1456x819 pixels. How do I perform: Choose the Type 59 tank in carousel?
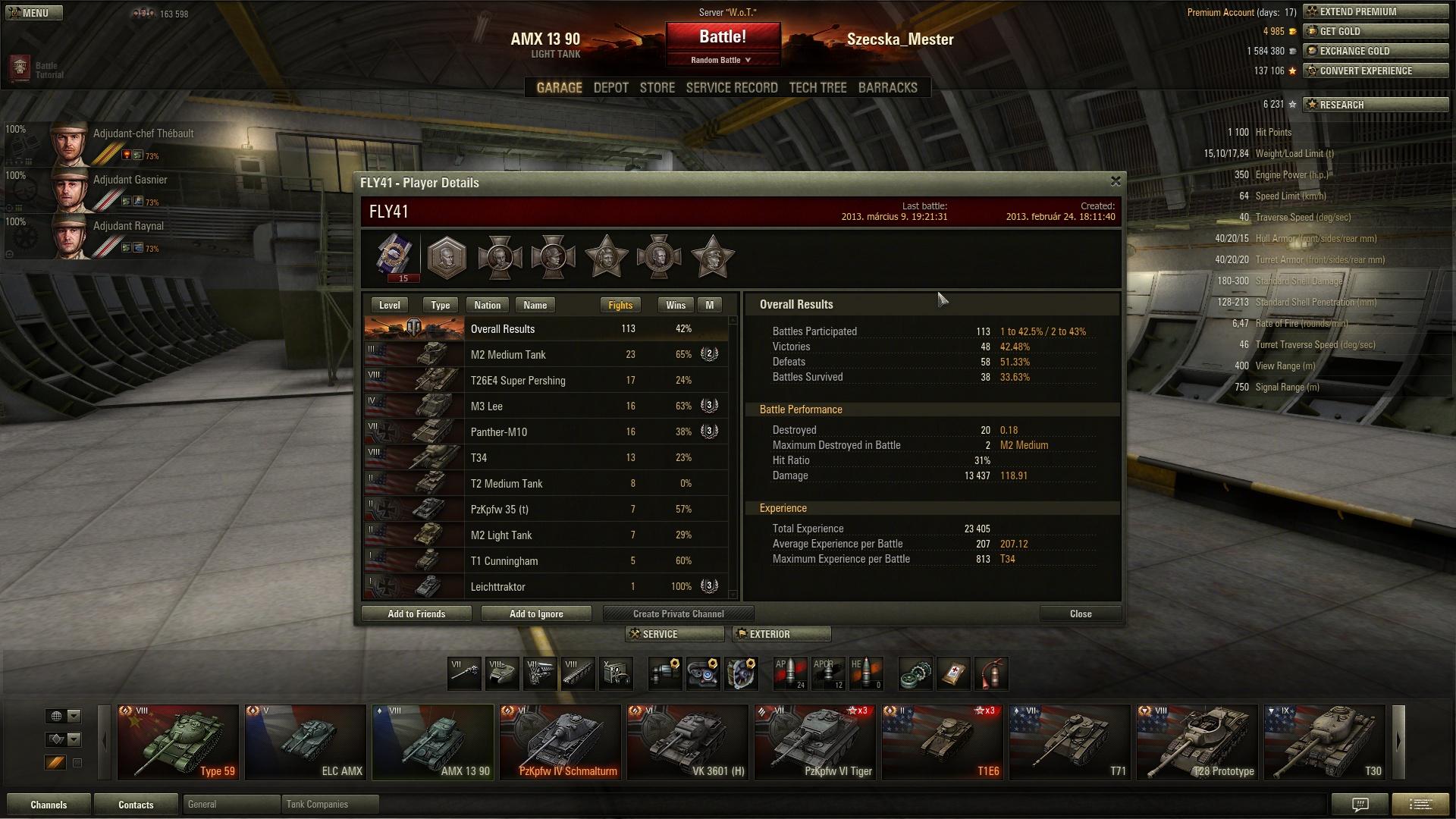(178, 742)
